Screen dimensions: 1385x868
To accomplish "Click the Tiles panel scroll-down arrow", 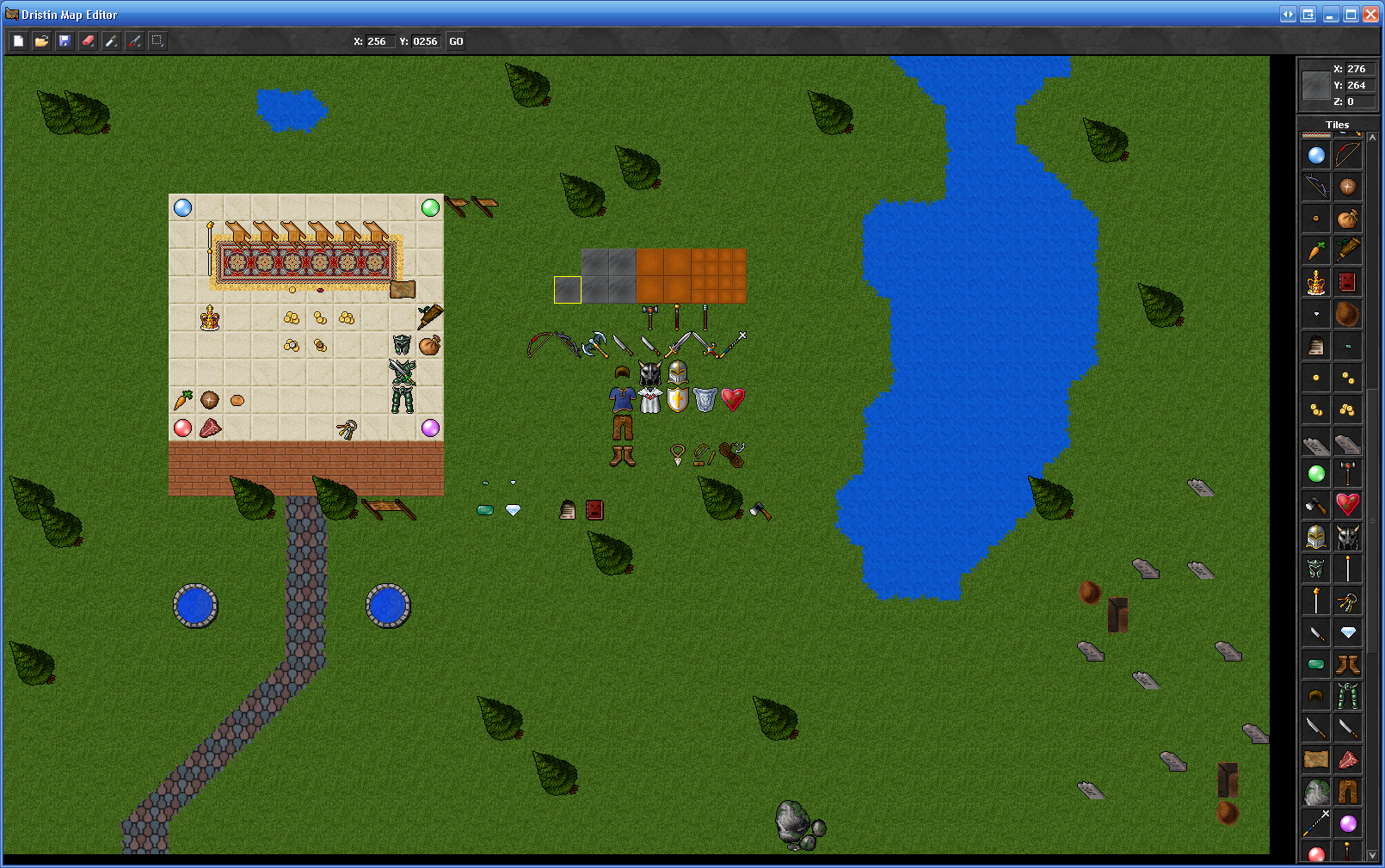I will tap(1372, 855).
